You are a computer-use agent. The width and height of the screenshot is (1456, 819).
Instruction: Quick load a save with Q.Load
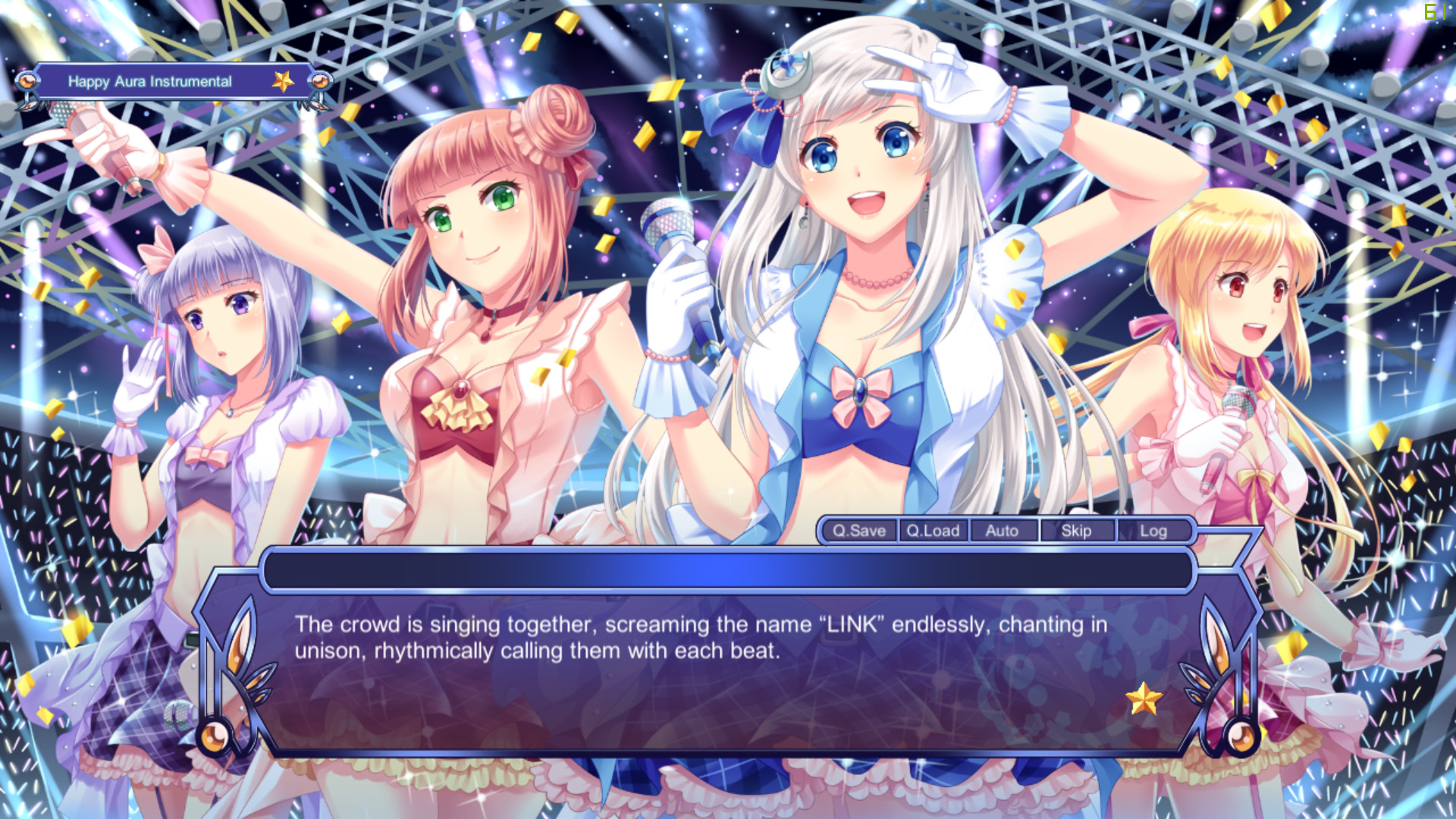[x=933, y=532]
